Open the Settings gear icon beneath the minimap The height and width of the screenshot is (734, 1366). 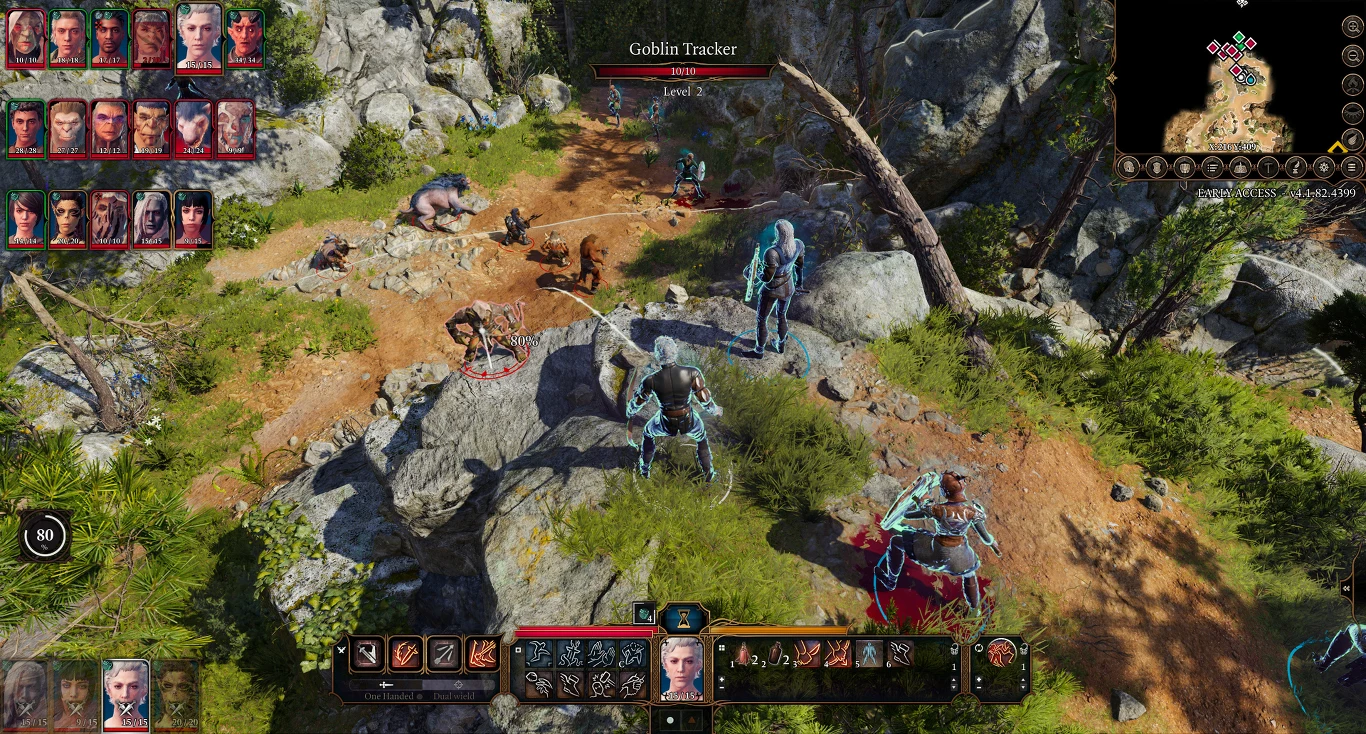(x=1324, y=168)
